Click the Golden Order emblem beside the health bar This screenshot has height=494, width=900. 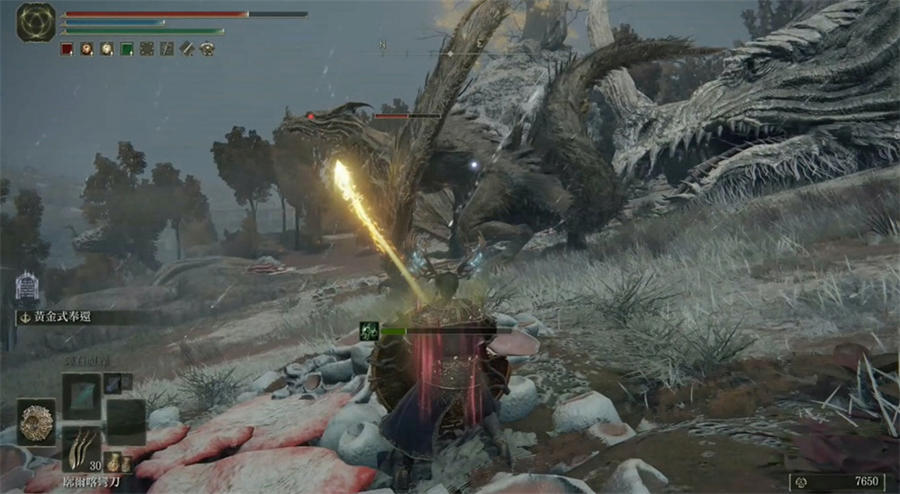(36, 22)
